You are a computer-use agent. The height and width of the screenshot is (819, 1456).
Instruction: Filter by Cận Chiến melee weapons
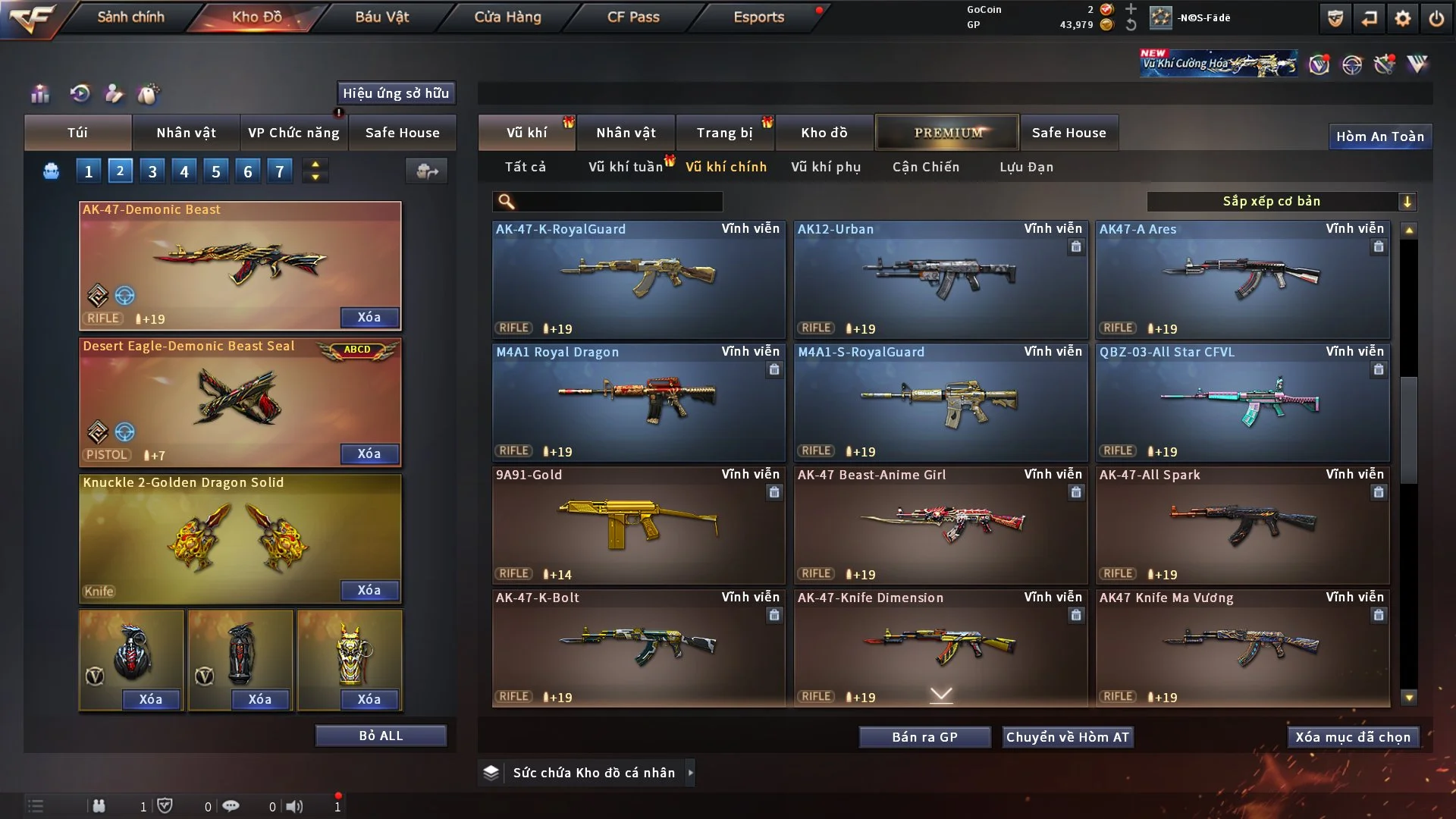tap(926, 167)
